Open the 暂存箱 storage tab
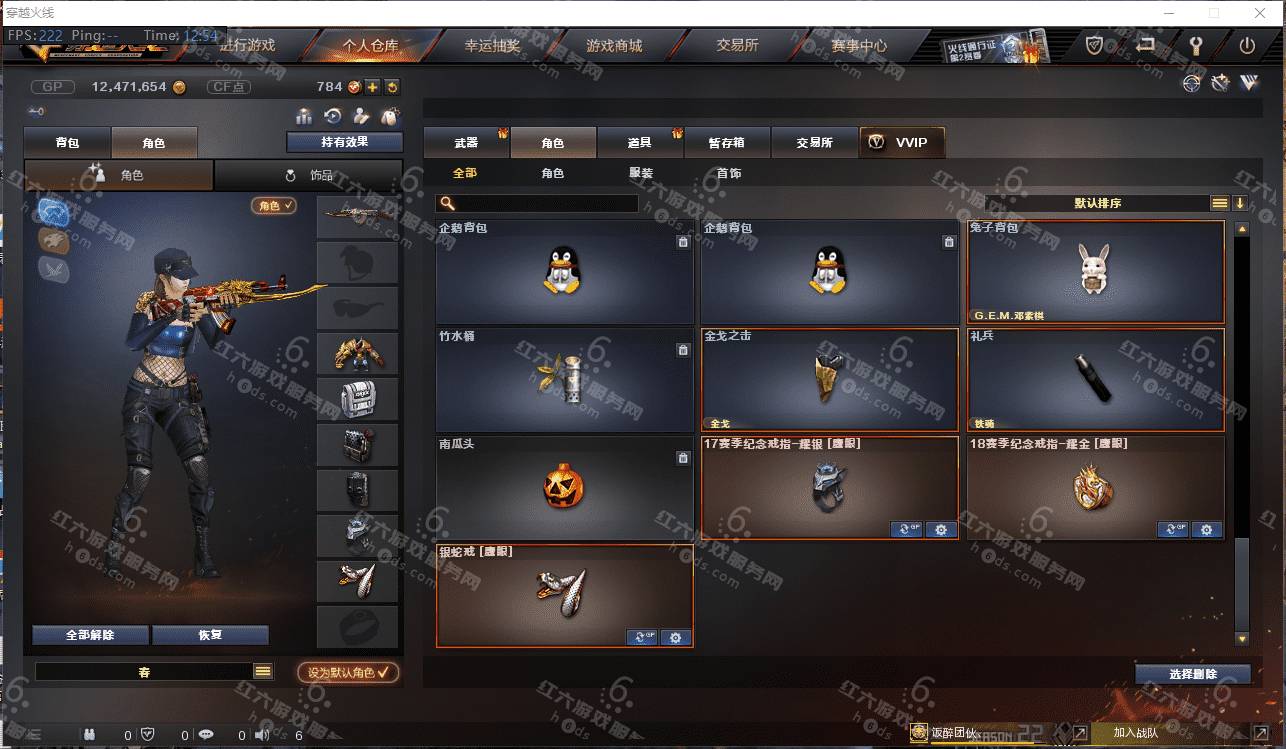1286x749 pixels. (x=727, y=143)
